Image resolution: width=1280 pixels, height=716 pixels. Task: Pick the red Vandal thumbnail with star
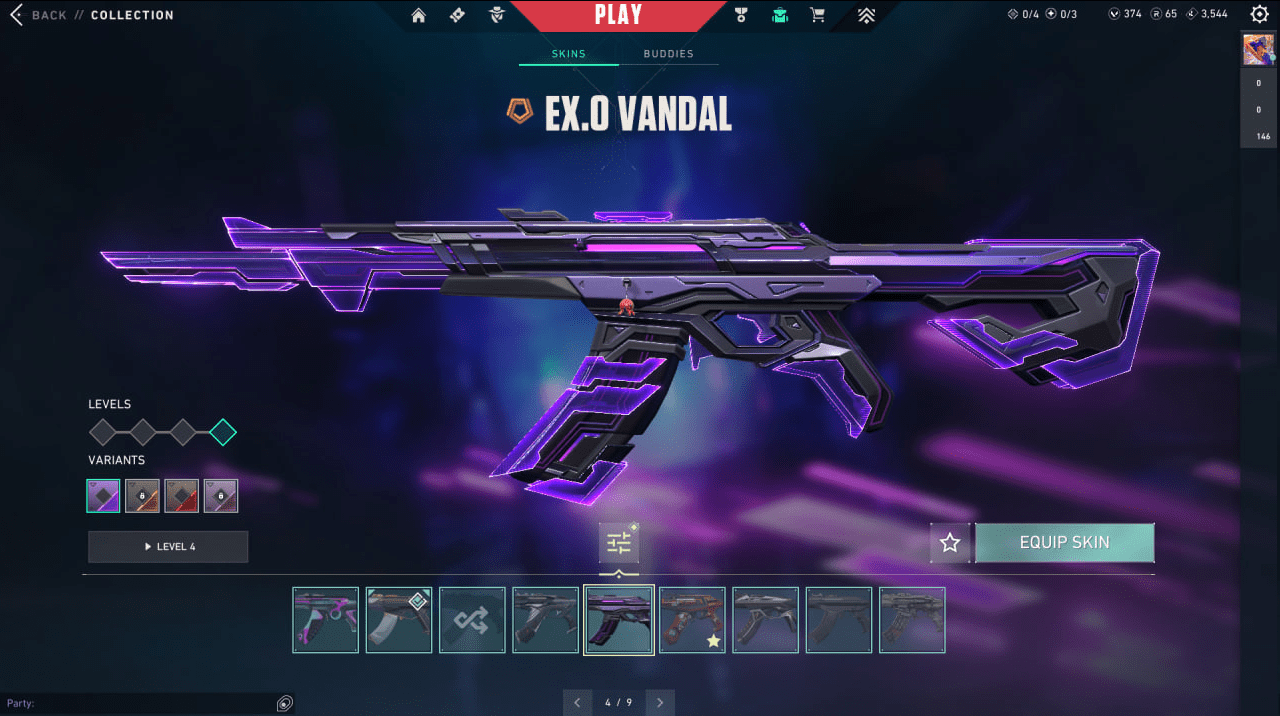(692, 620)
